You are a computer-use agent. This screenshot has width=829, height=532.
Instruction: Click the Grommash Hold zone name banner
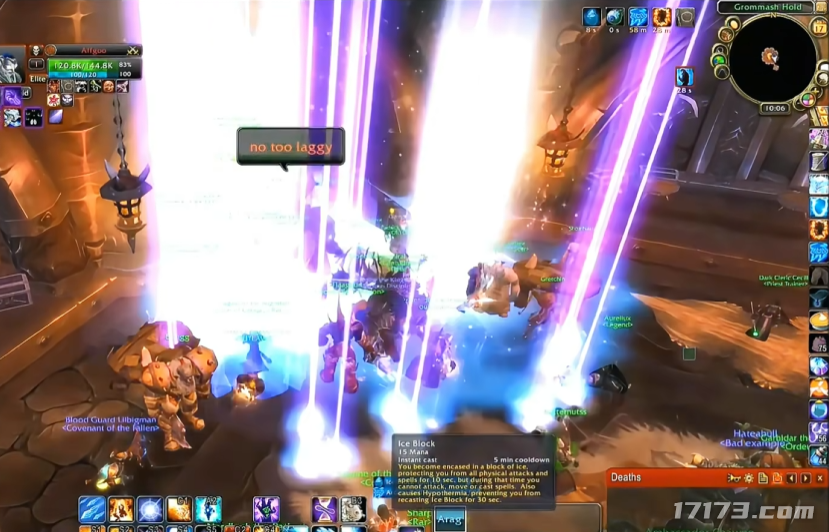coord(768,7)
